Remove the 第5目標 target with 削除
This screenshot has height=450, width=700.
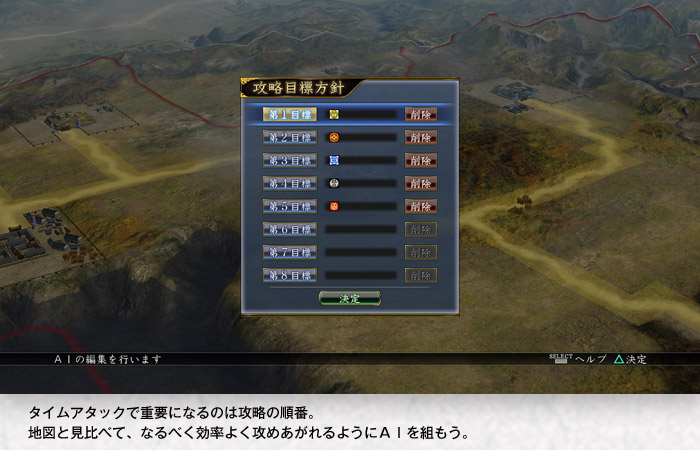tap(421, 206)
